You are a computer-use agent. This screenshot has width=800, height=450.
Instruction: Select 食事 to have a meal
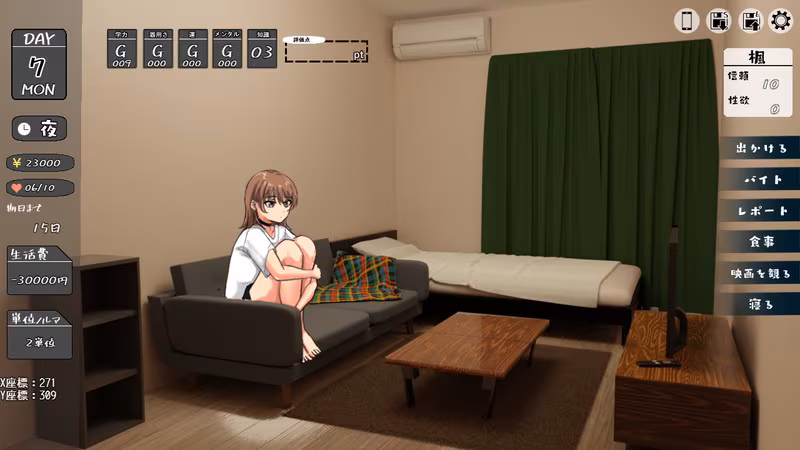(x=762, y=242)
